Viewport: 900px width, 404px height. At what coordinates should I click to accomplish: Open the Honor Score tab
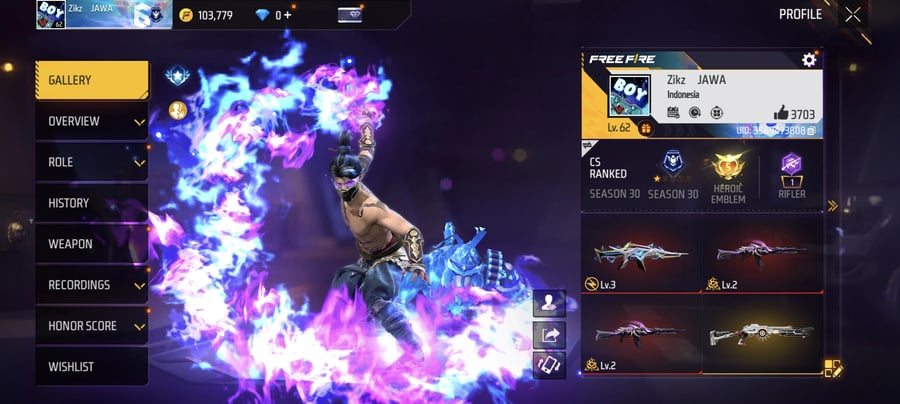click(91, 326)
